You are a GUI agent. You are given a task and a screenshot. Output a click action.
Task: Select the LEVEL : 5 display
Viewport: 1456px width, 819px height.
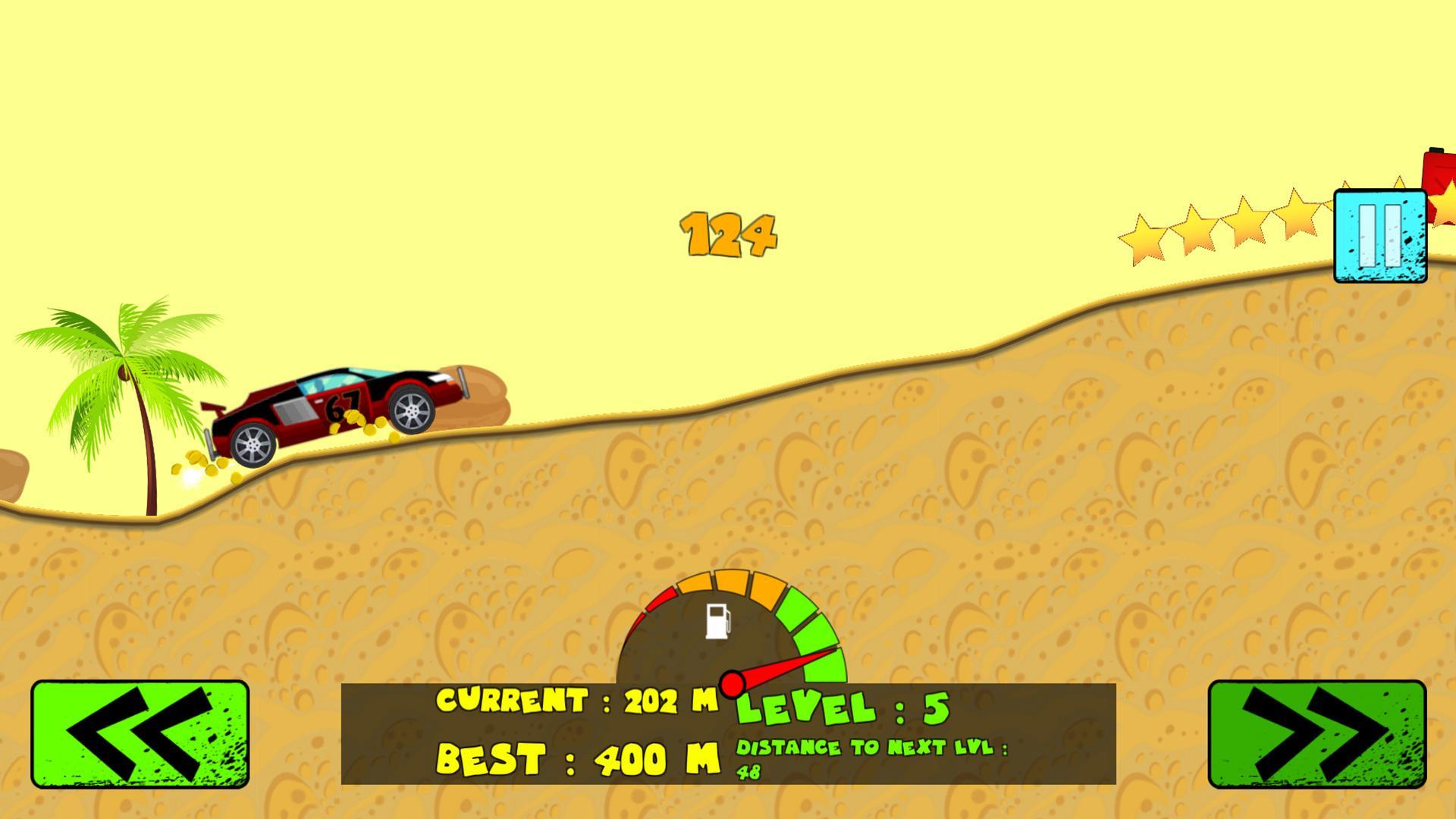[x=842, y=708]
